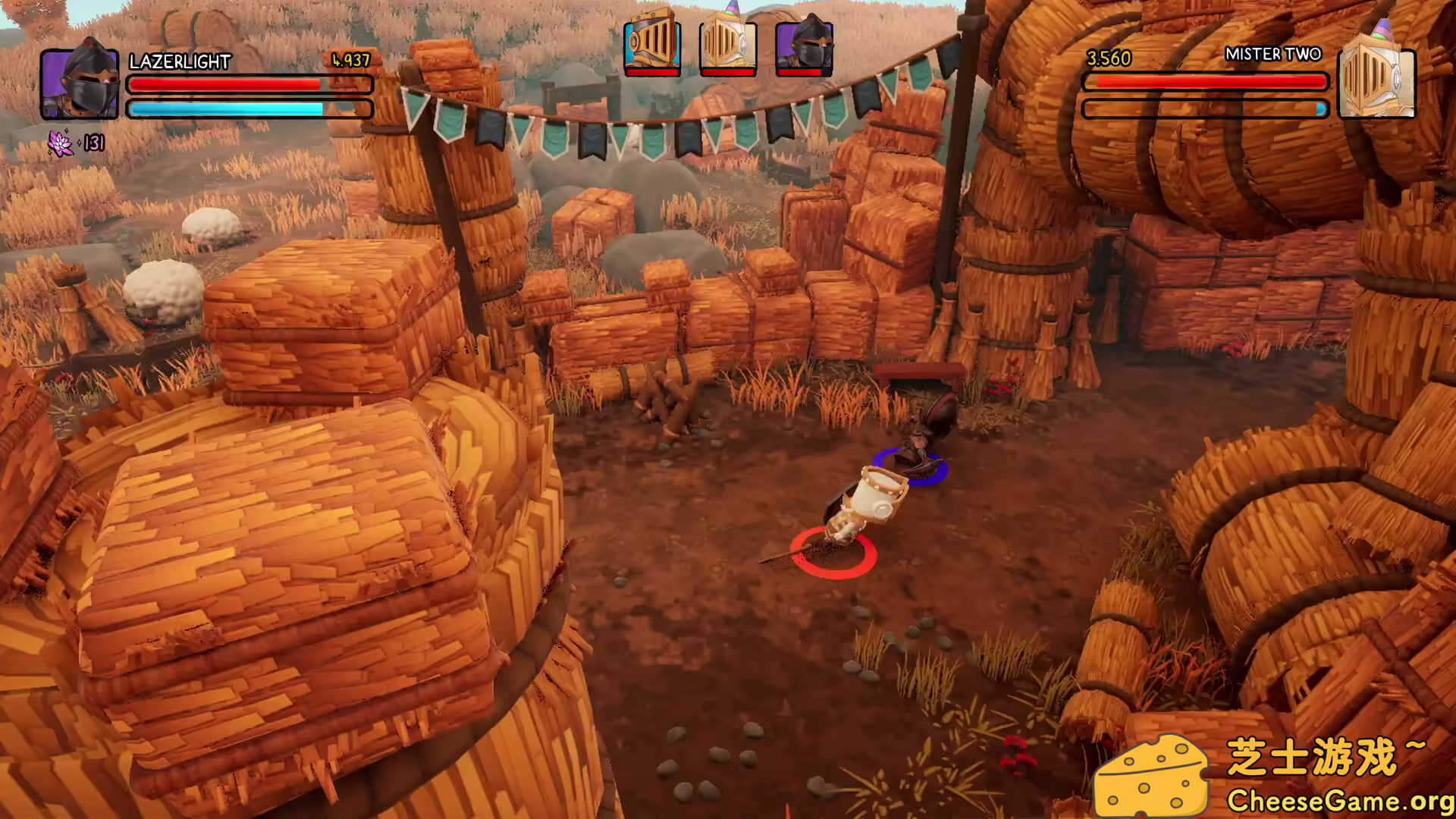1456x819 pixels.
Task: Open the CheeseGame.org watermark link
Action: pos(1339,801)
